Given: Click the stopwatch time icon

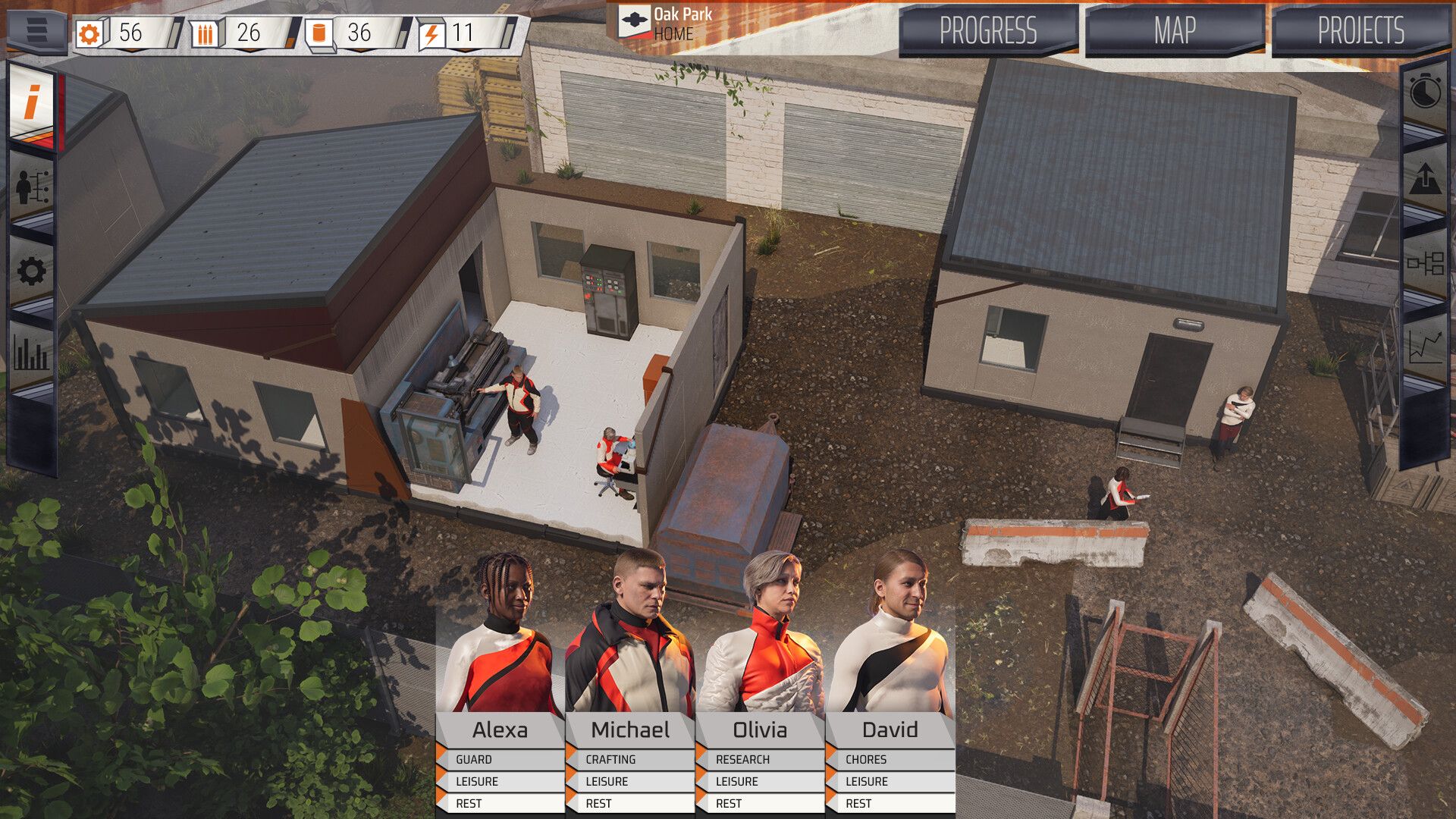Looking at the screenshot, I should click(x=1425, y=93).
